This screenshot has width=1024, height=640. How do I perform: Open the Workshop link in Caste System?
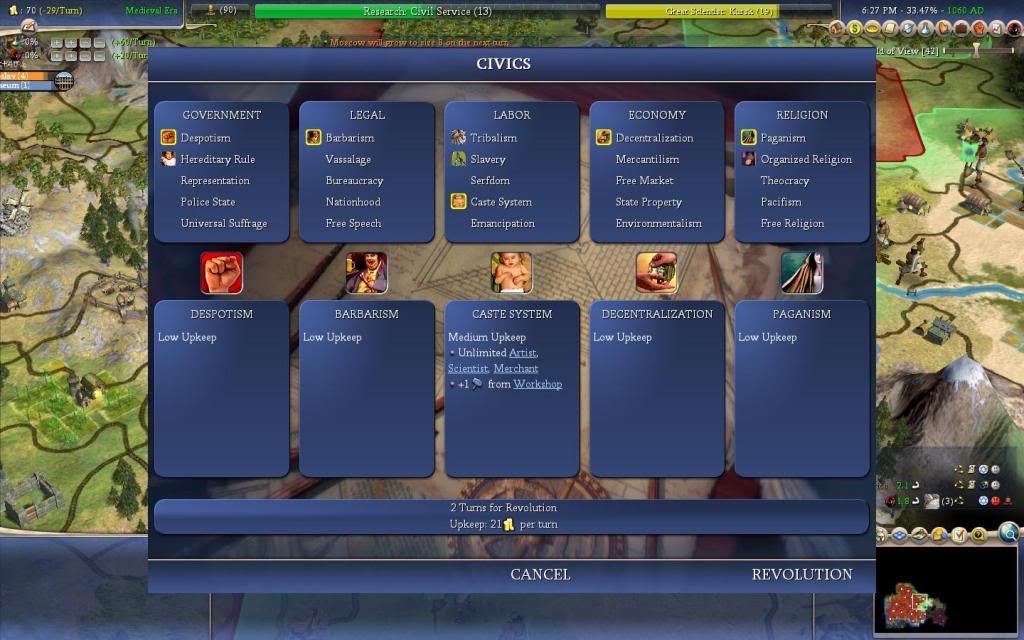pyautogui.click(x=537, y=384)
